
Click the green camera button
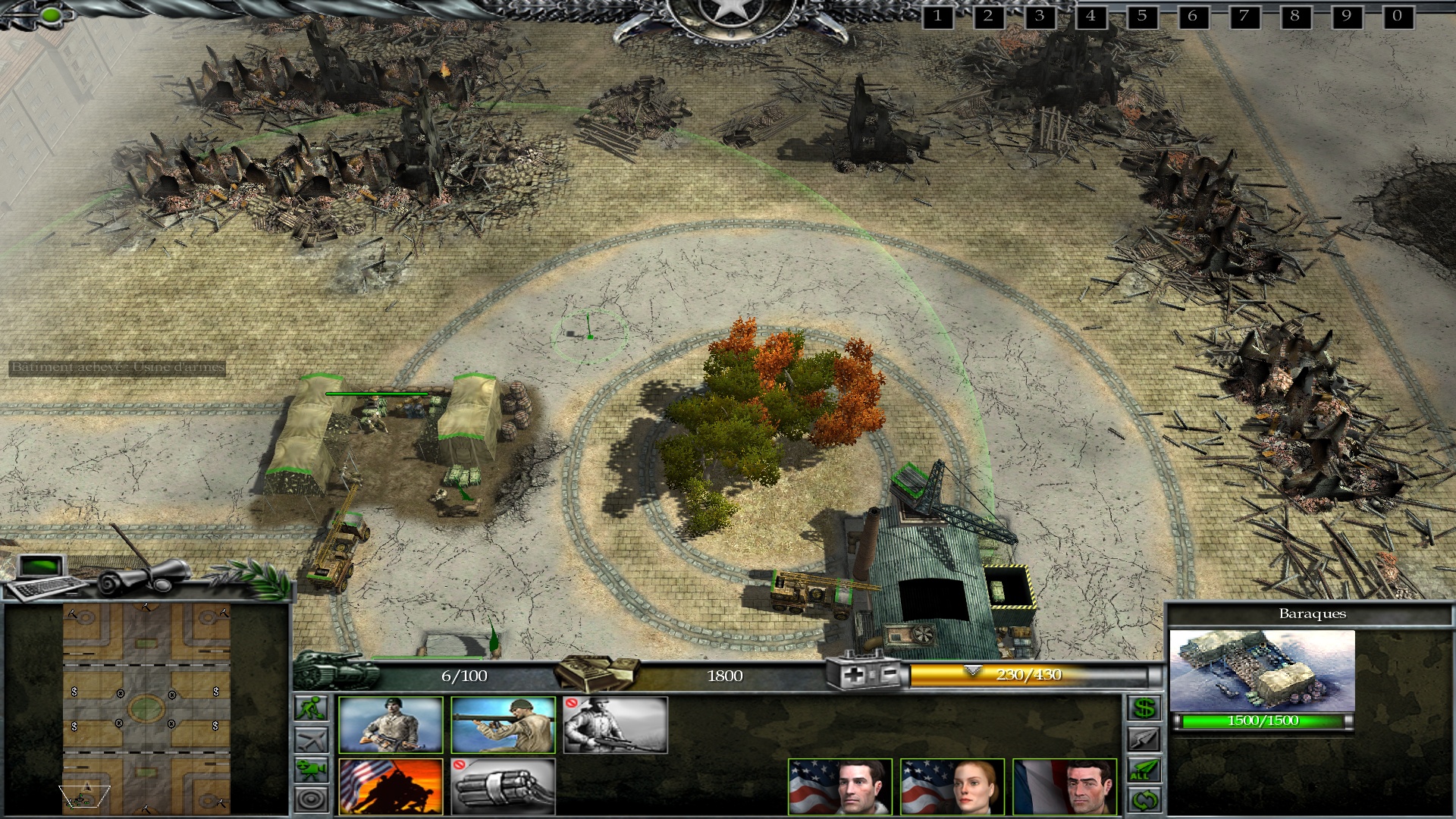tap(312, 770)
